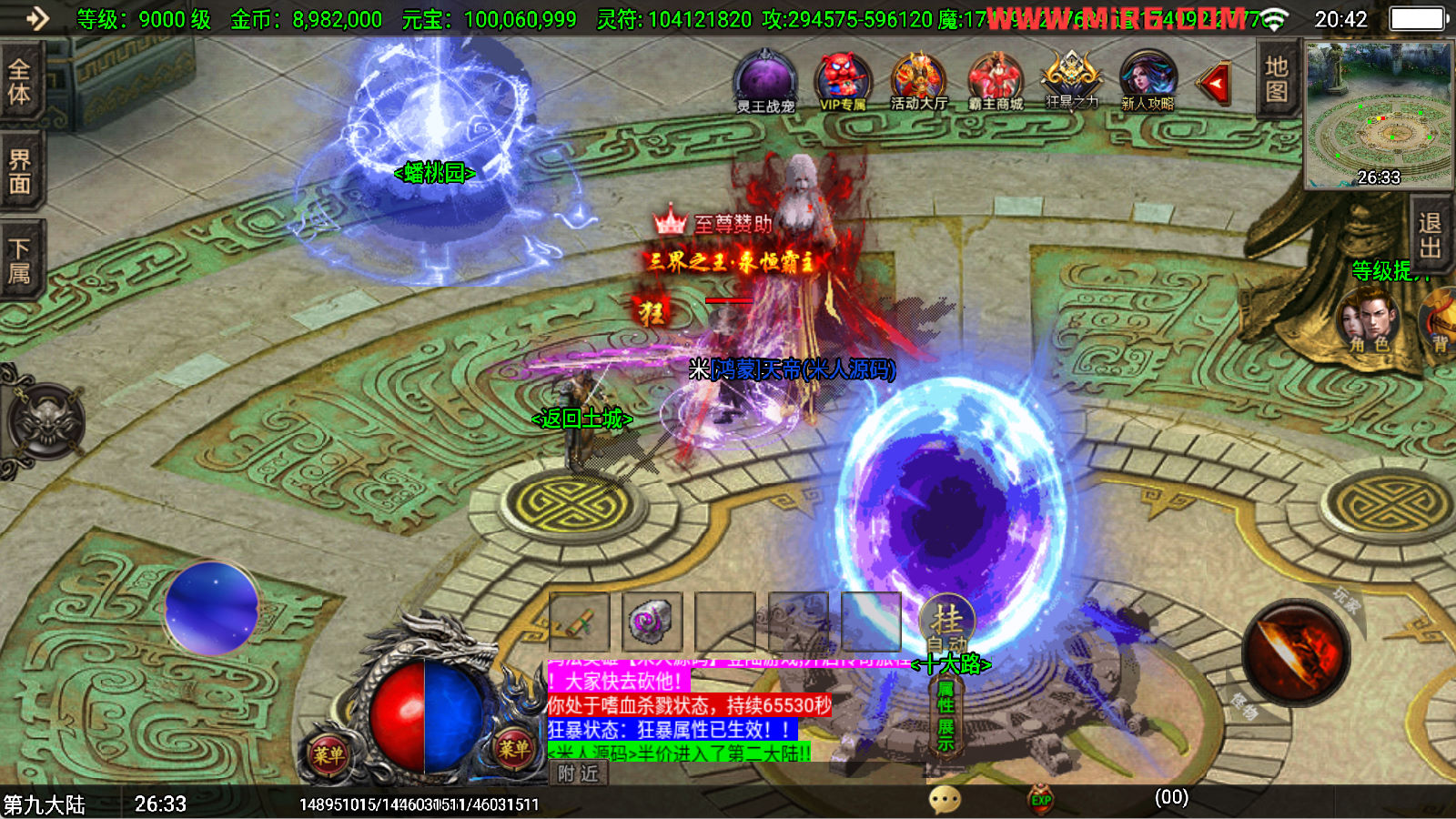Activate the 狂暴之力 icon
1456x819 pixels.
tap(1072, 80)
